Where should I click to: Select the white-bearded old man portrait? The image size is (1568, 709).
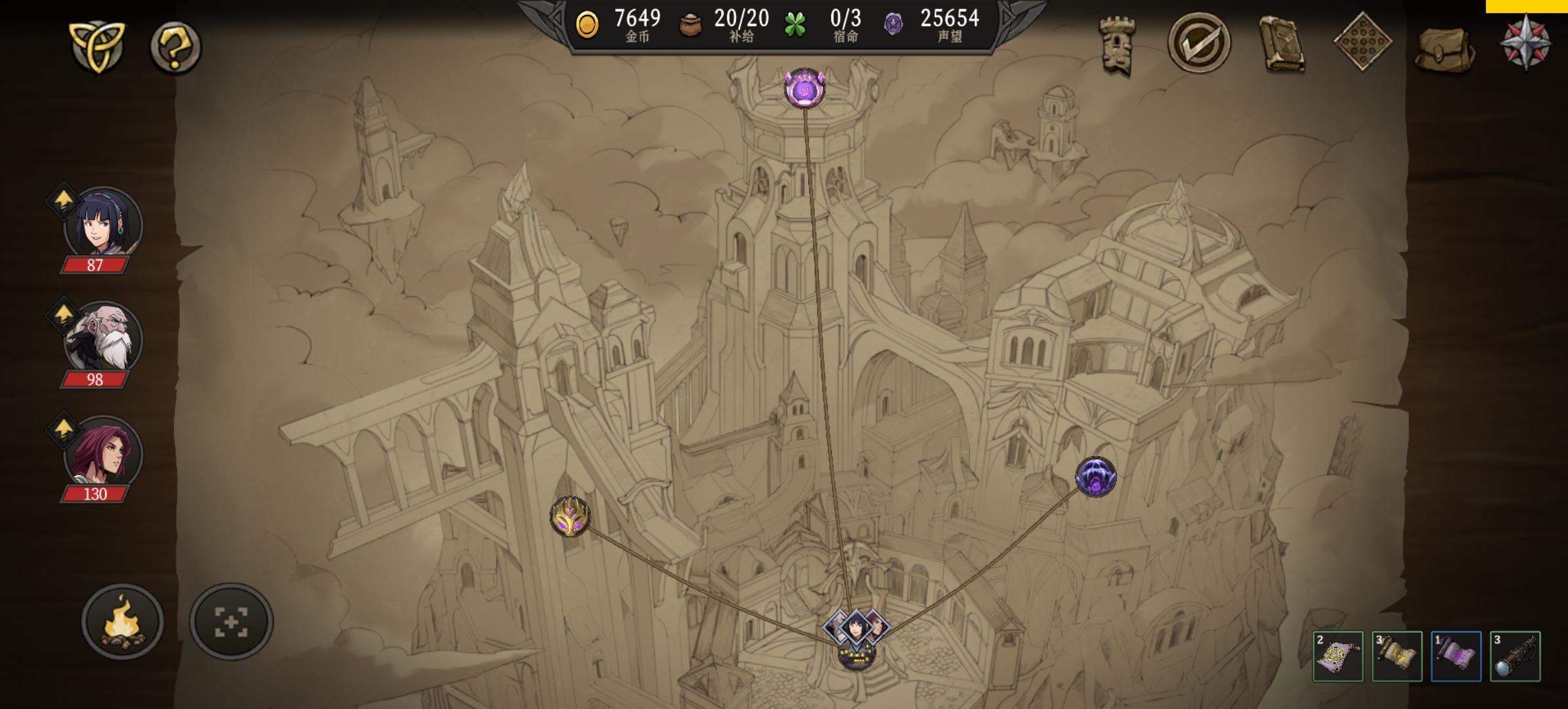click(x=102, y=339)
